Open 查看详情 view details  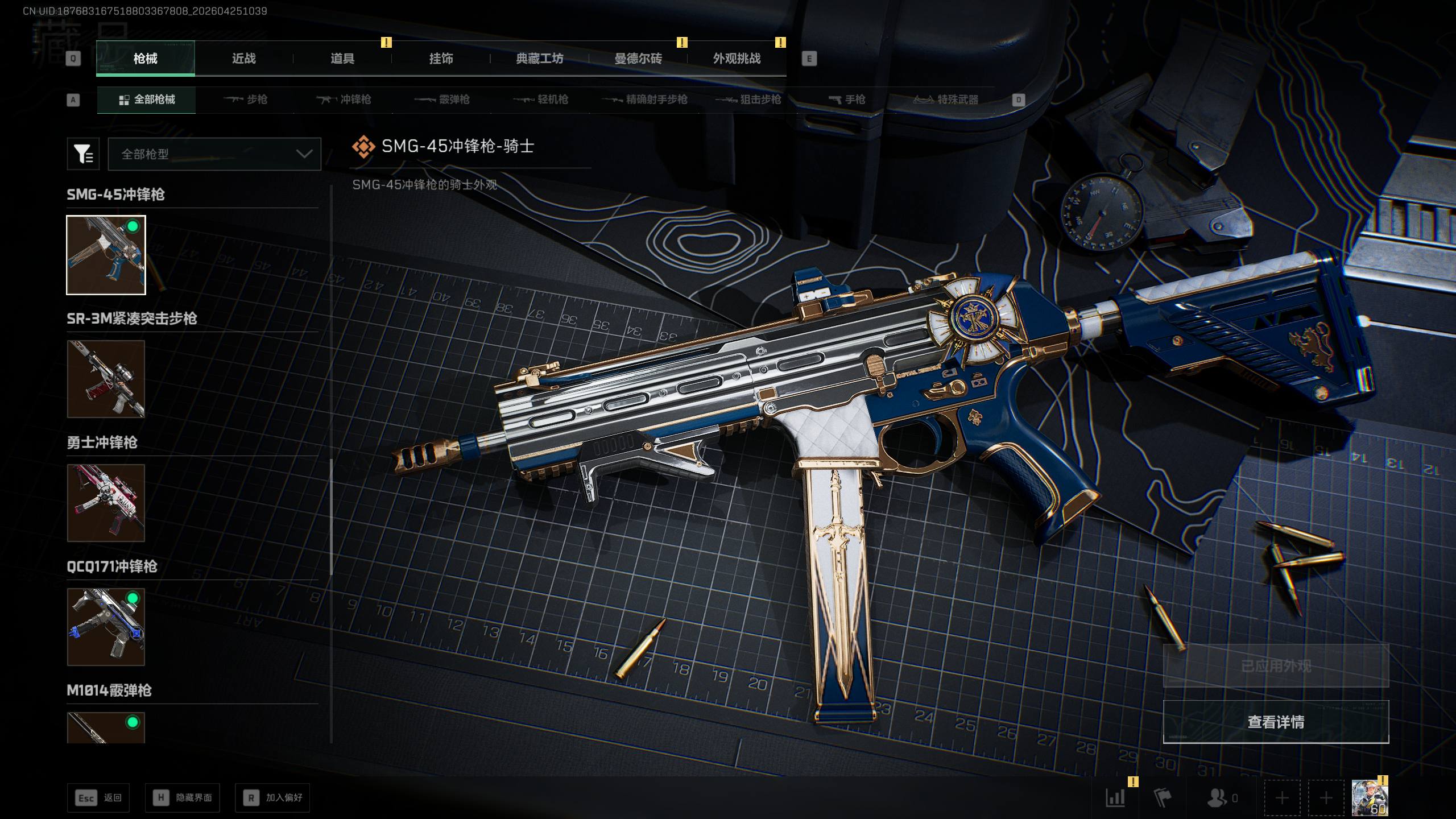[x=1276, y=722]
